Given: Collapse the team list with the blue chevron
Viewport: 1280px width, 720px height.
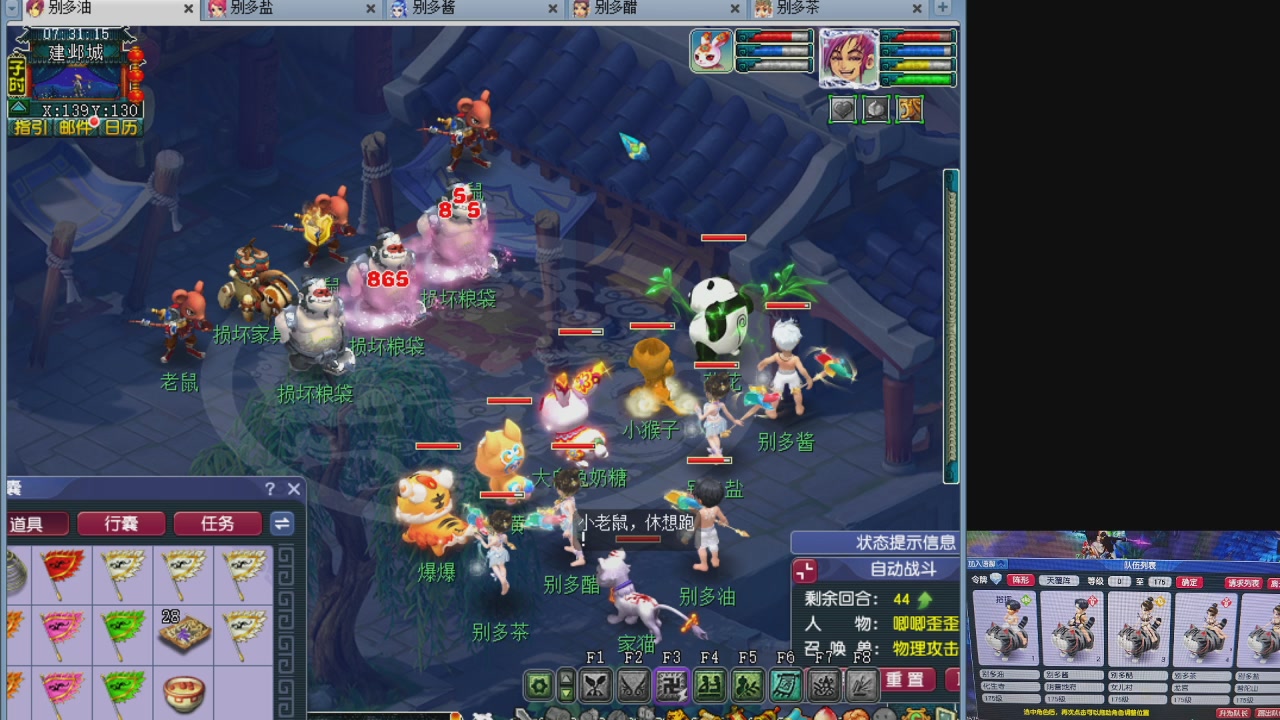Looking at the screenshot, I should pyautogui.click(x=1002, y=564).
